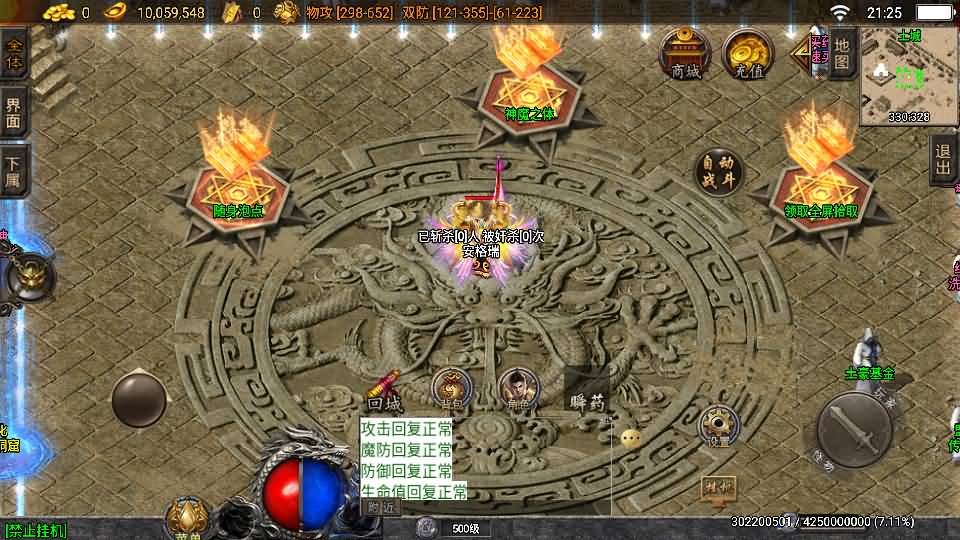Tap the 附近 nearby button

381,507
